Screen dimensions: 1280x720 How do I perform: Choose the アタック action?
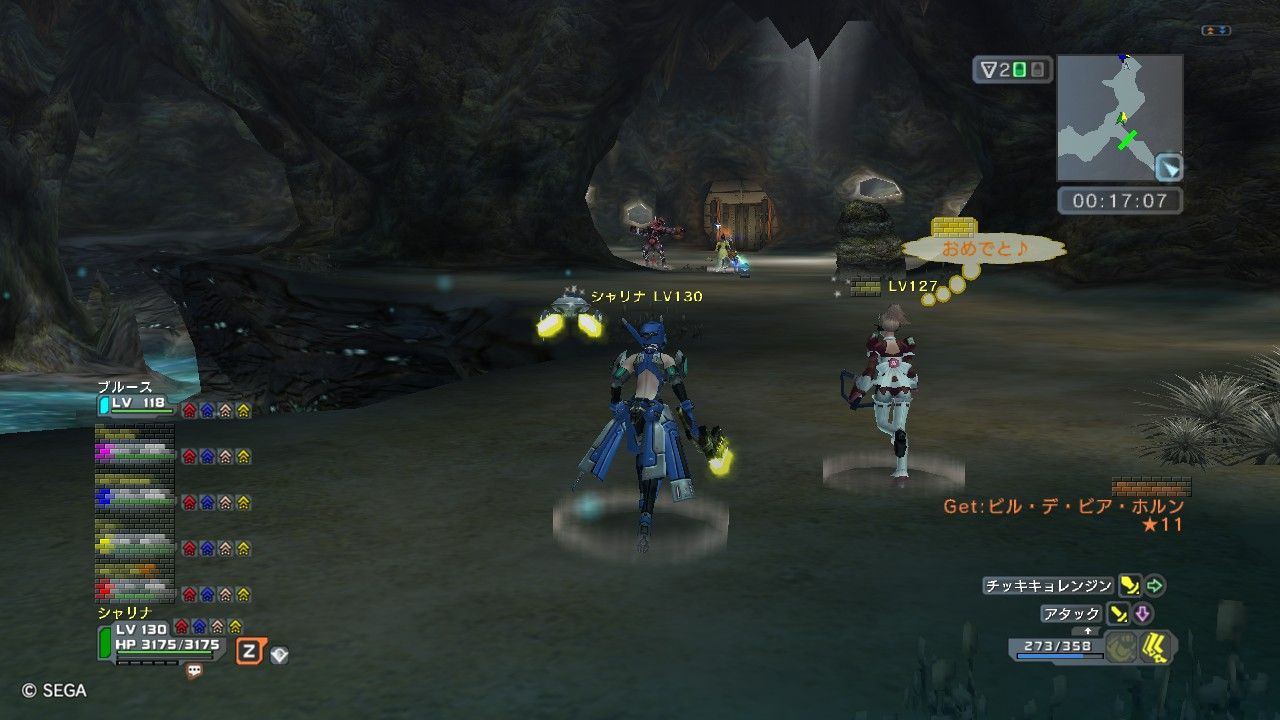(x=1071, y=614)
